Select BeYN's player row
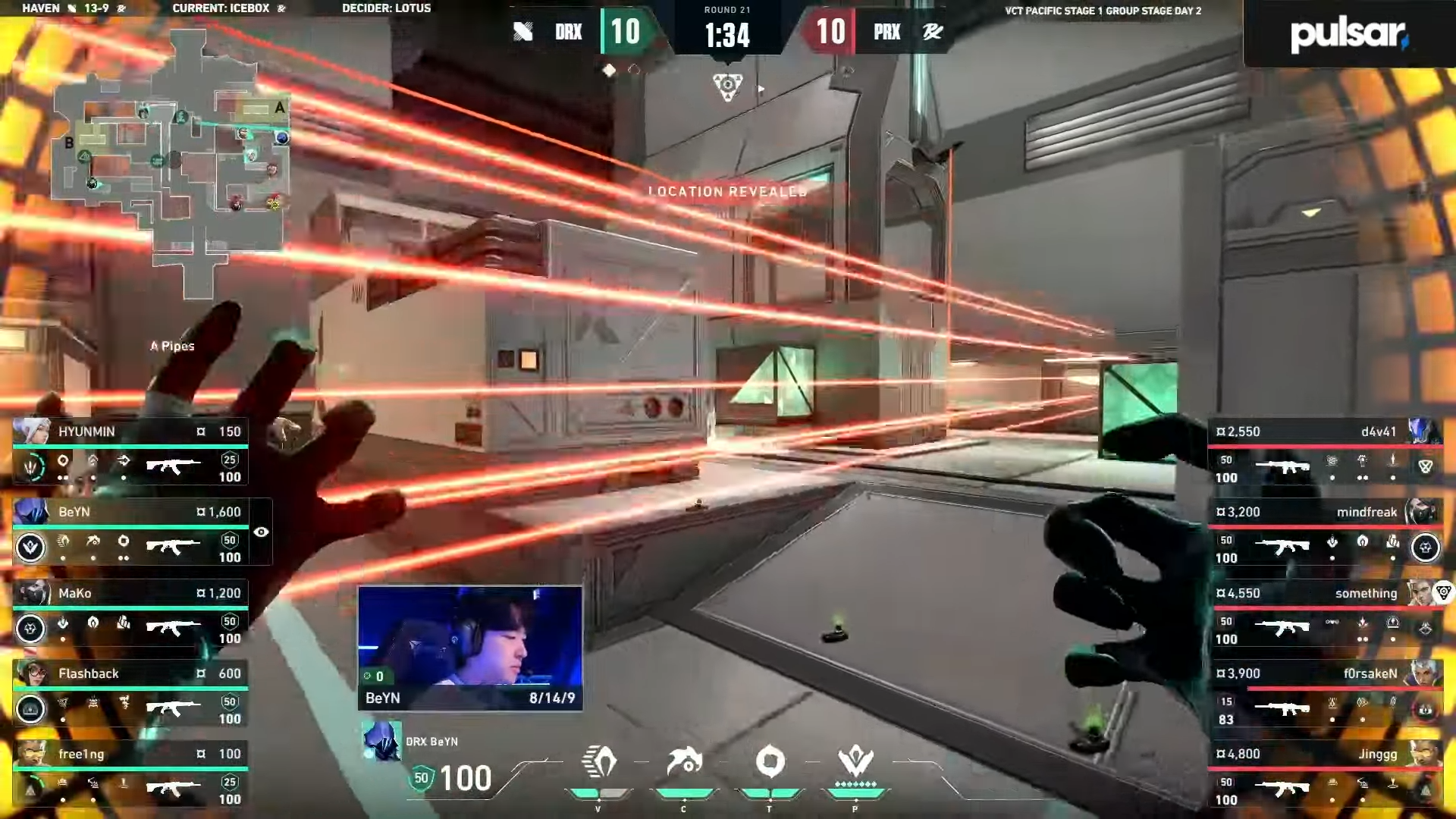Viewport: 1456px width, 819px height. tap(130, 532)
